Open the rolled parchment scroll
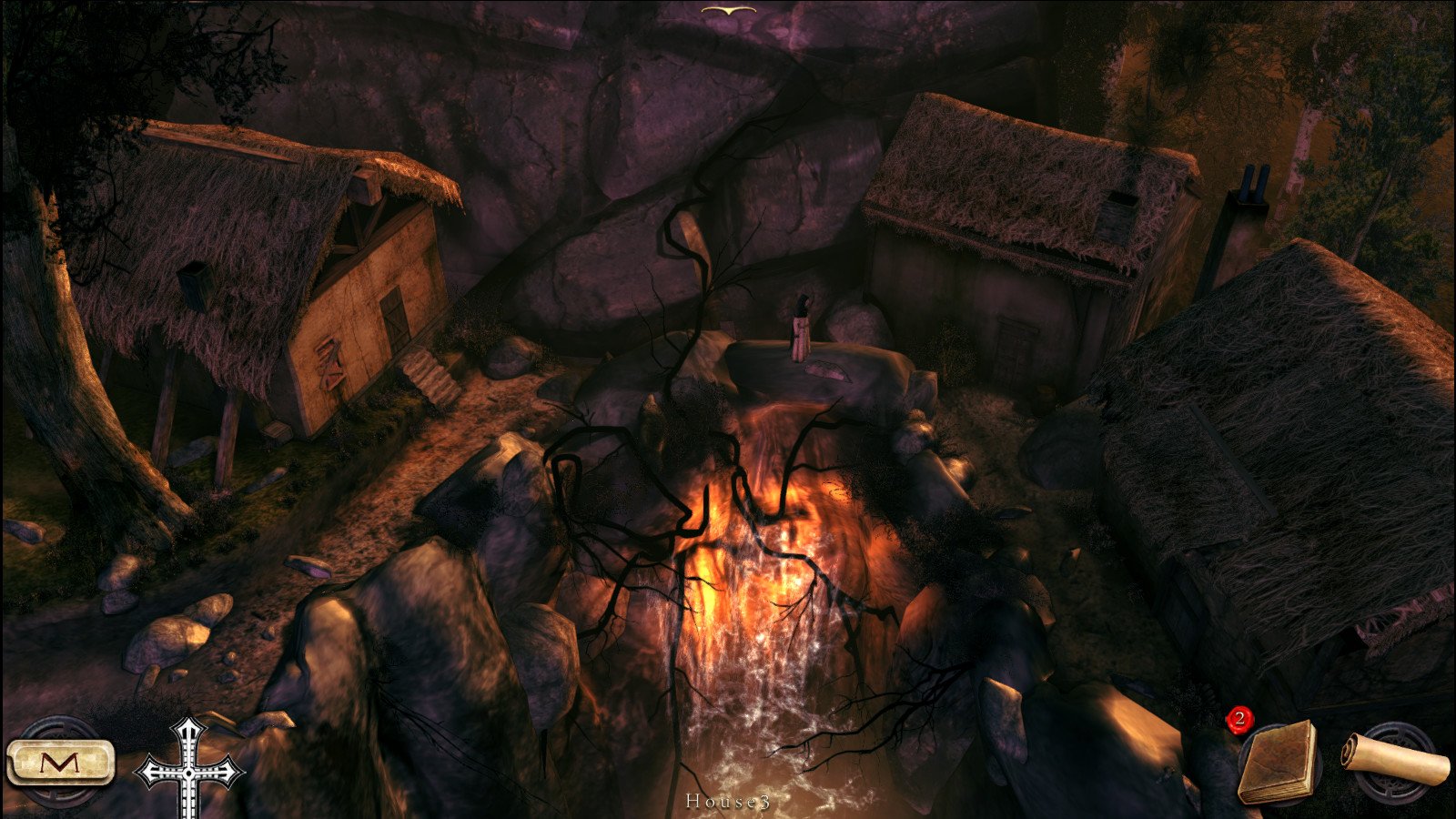Image resolution: width=1456 pixels, height=819 pixels. (1395, 759)
